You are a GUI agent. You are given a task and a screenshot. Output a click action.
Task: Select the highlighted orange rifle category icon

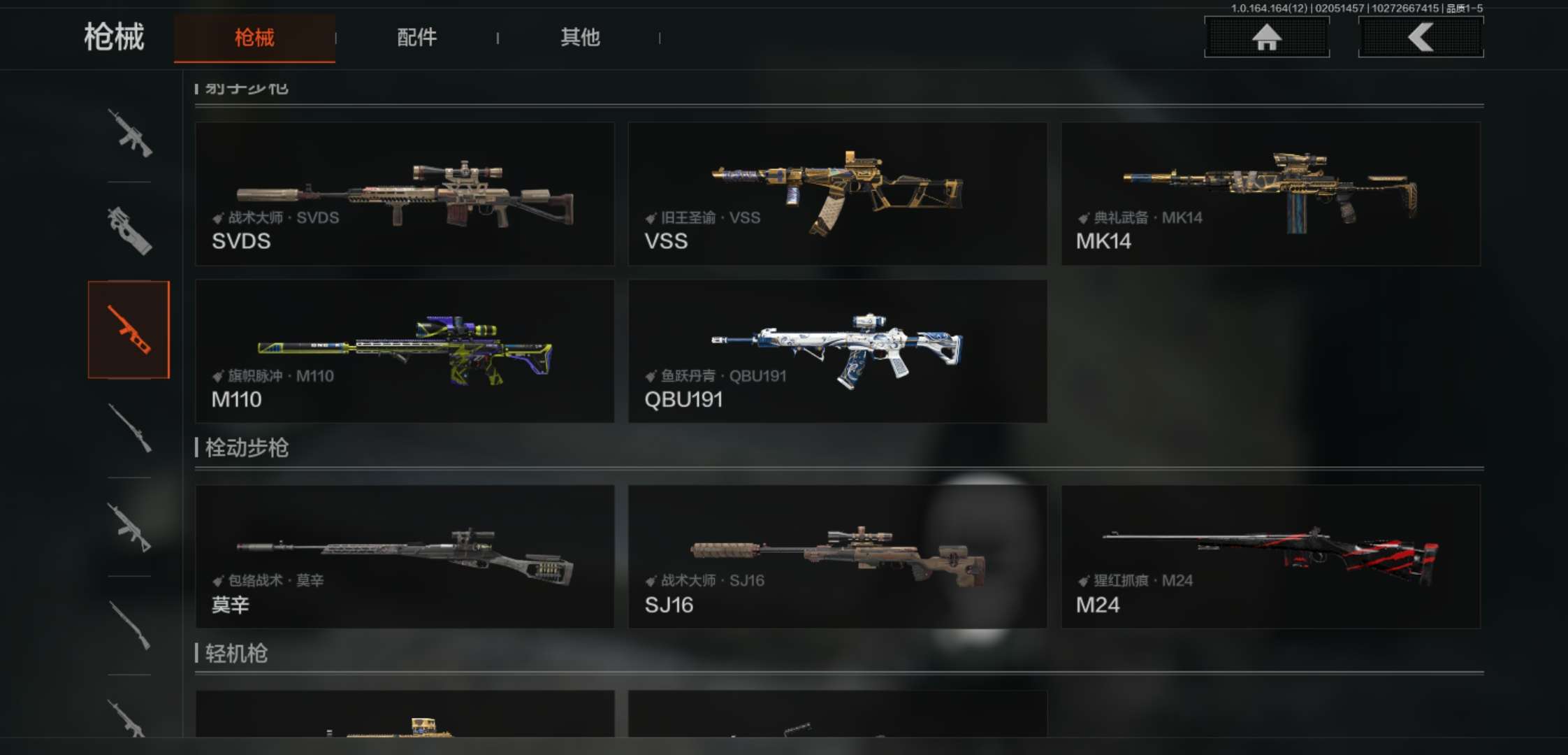pos(129,329)
